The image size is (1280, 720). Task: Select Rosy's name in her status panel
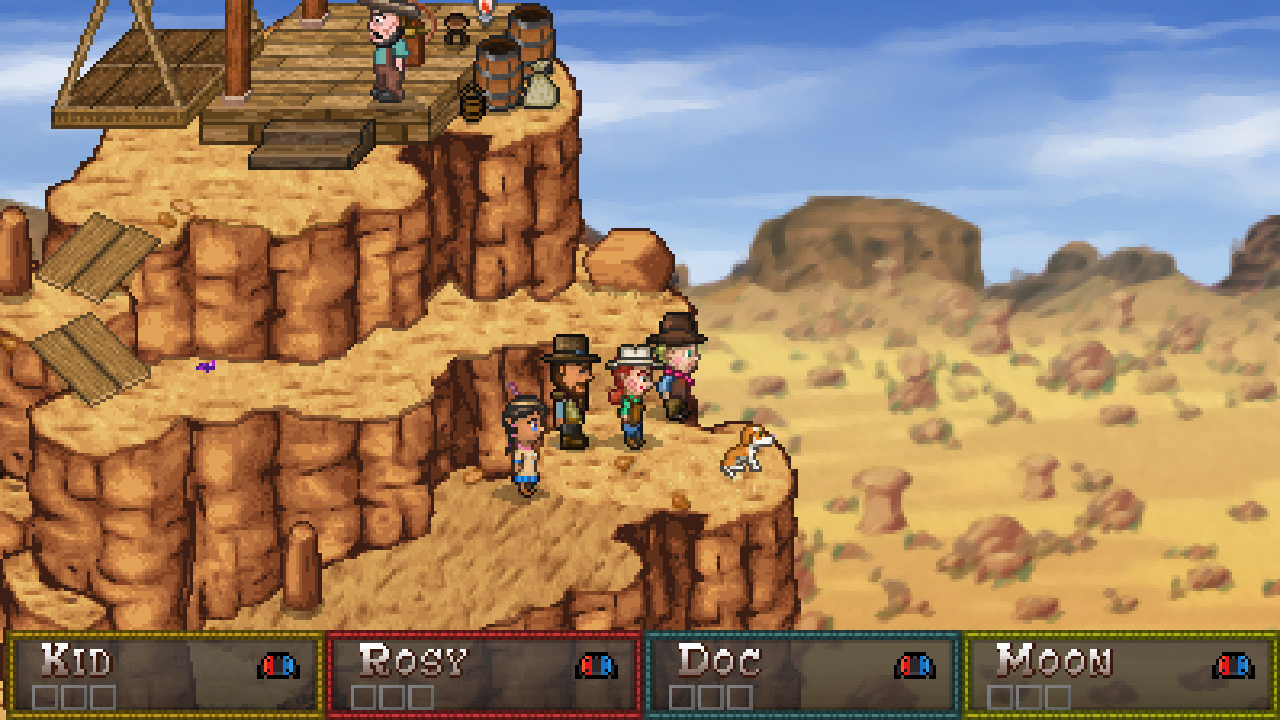415,662
